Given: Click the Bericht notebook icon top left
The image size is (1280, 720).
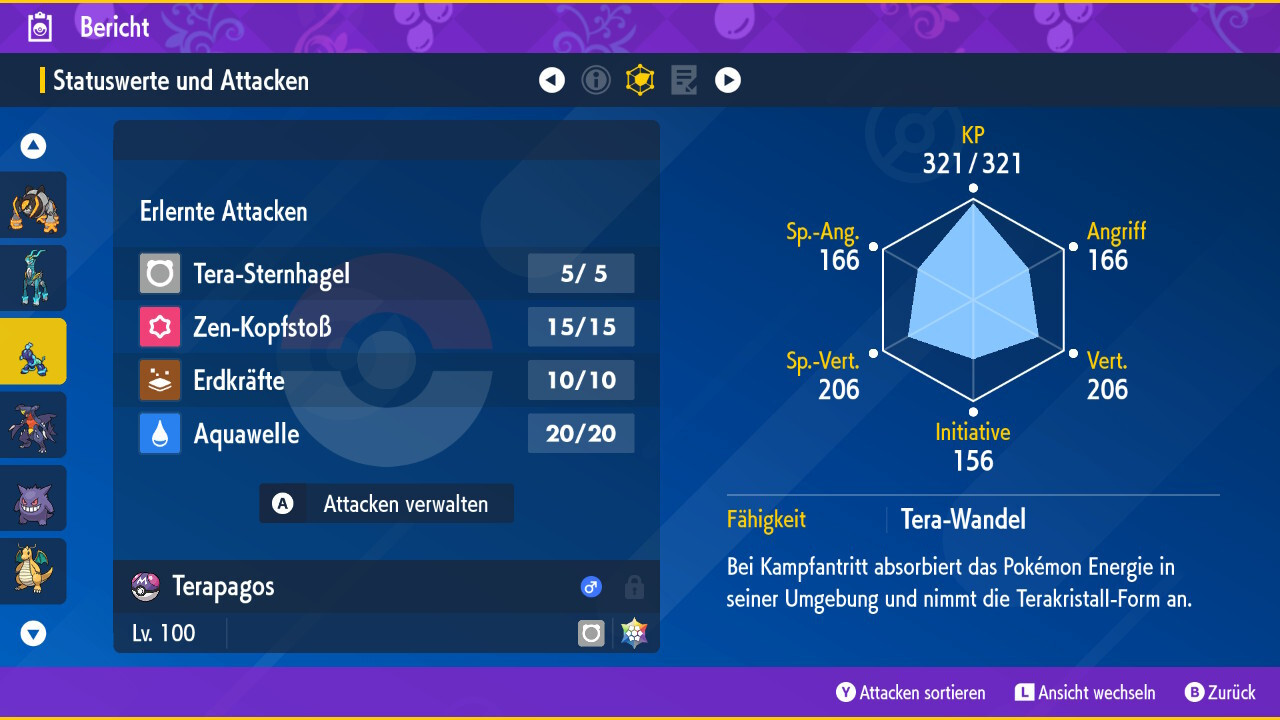Looking at the screenshot, I should (x=39, y=27).
